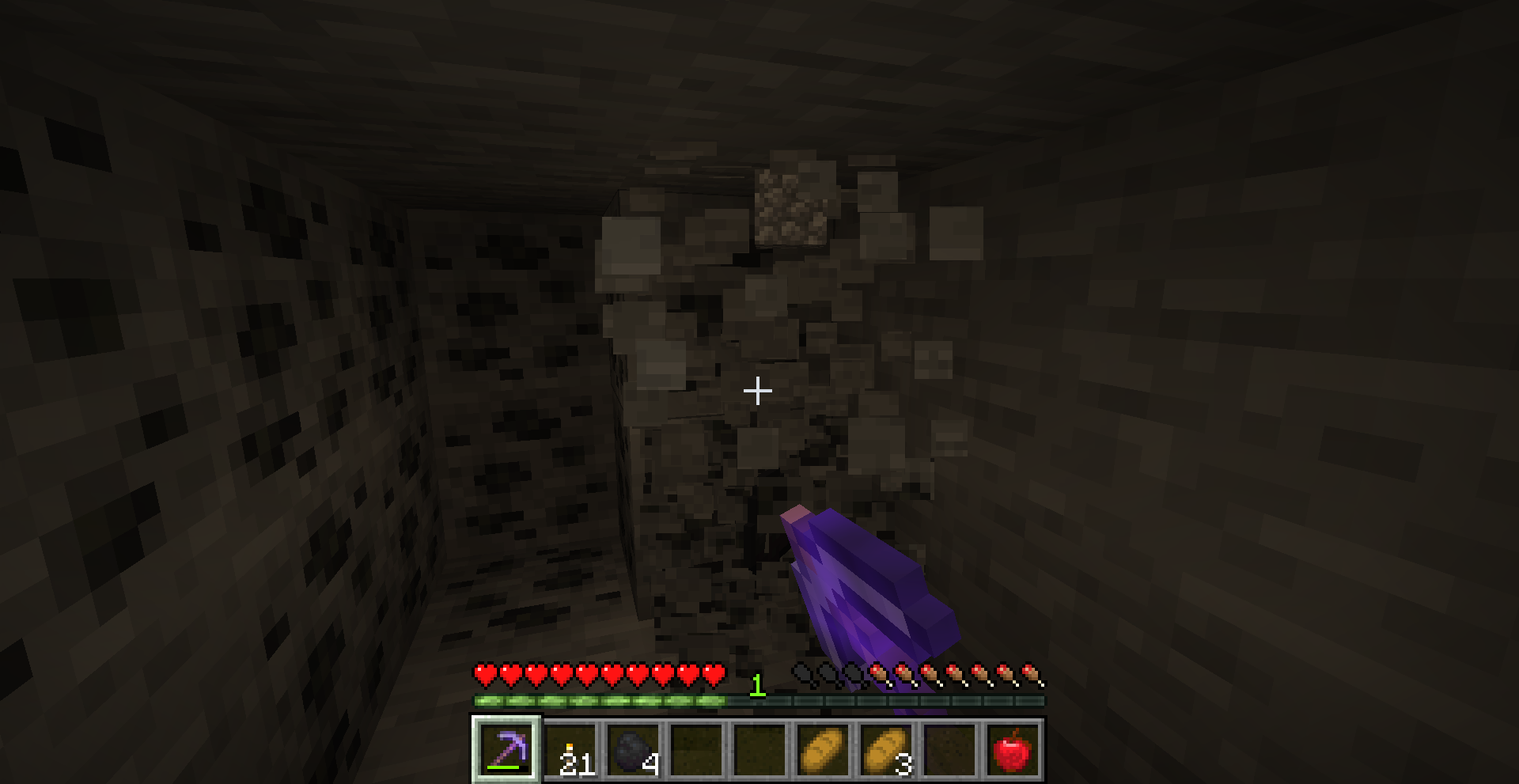Click the purple enchanted pickaxe held in hand
The image size is (1519, 784).
(870, 578)
